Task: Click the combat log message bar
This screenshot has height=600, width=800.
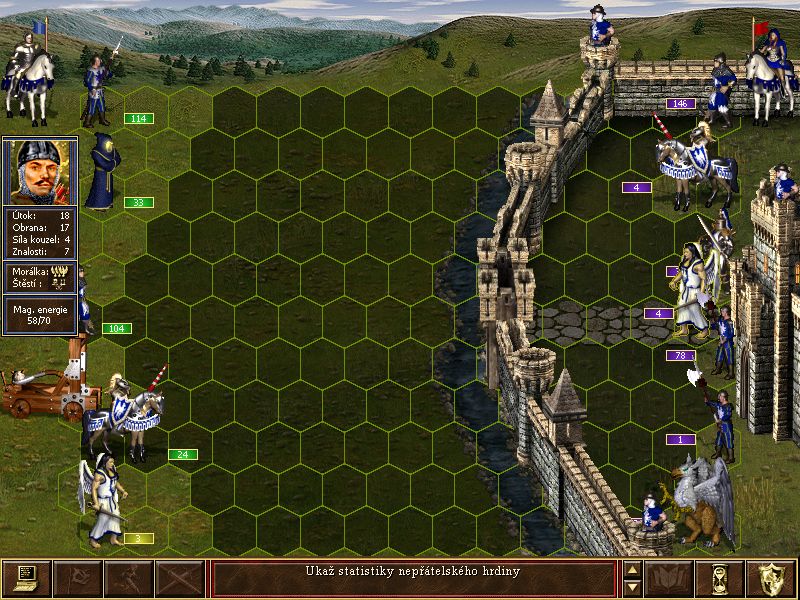Action: point(413,578)
